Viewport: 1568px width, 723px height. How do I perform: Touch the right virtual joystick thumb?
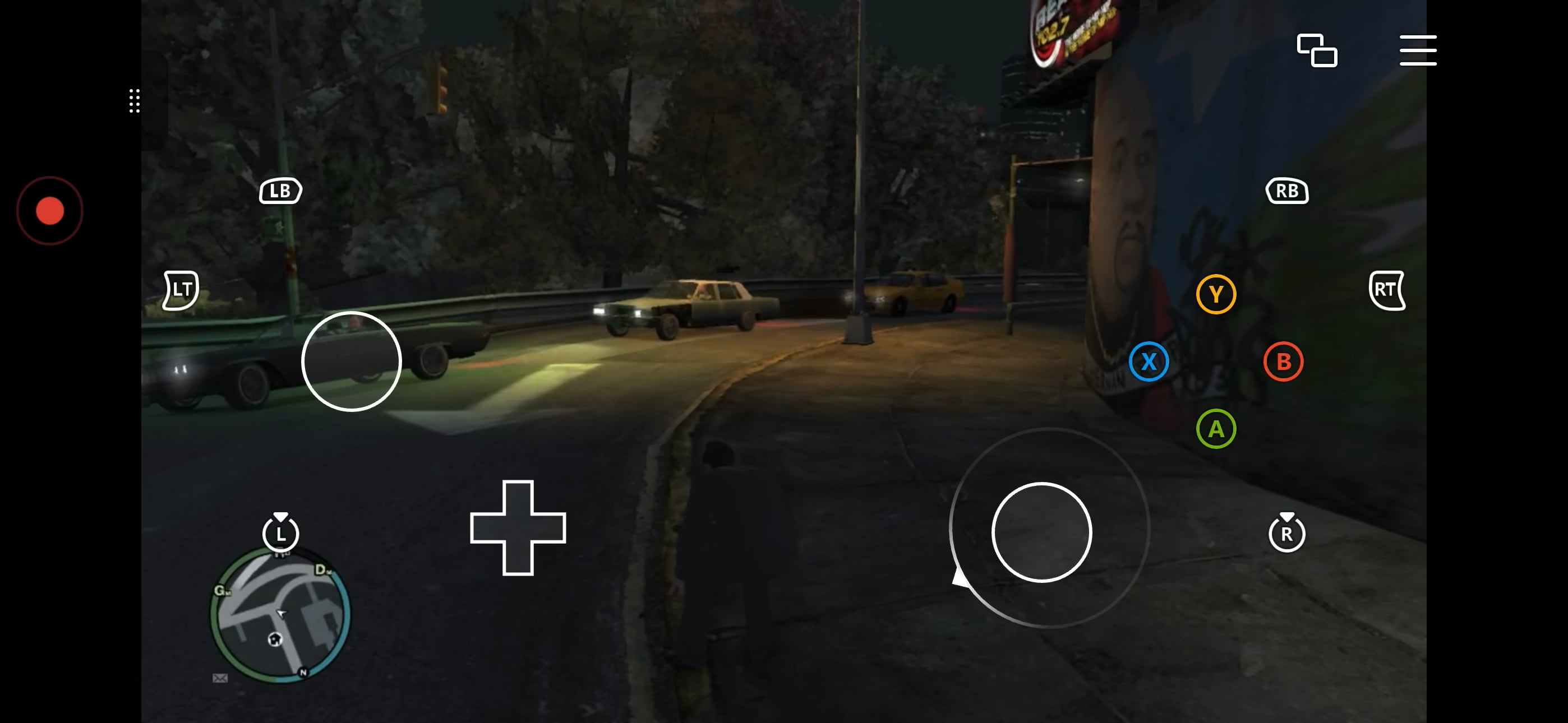coord(1041,532)
